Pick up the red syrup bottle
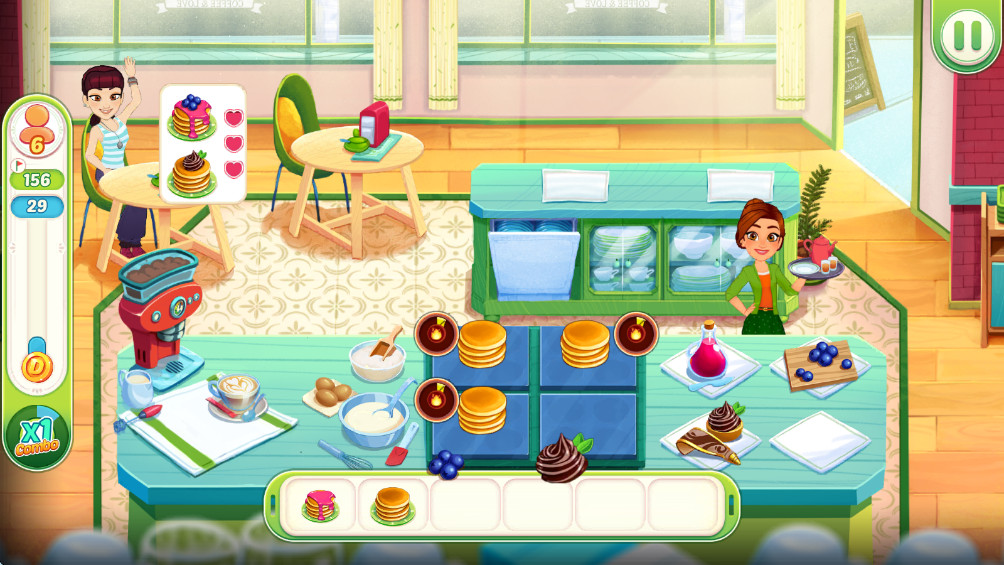 [708, 351]
